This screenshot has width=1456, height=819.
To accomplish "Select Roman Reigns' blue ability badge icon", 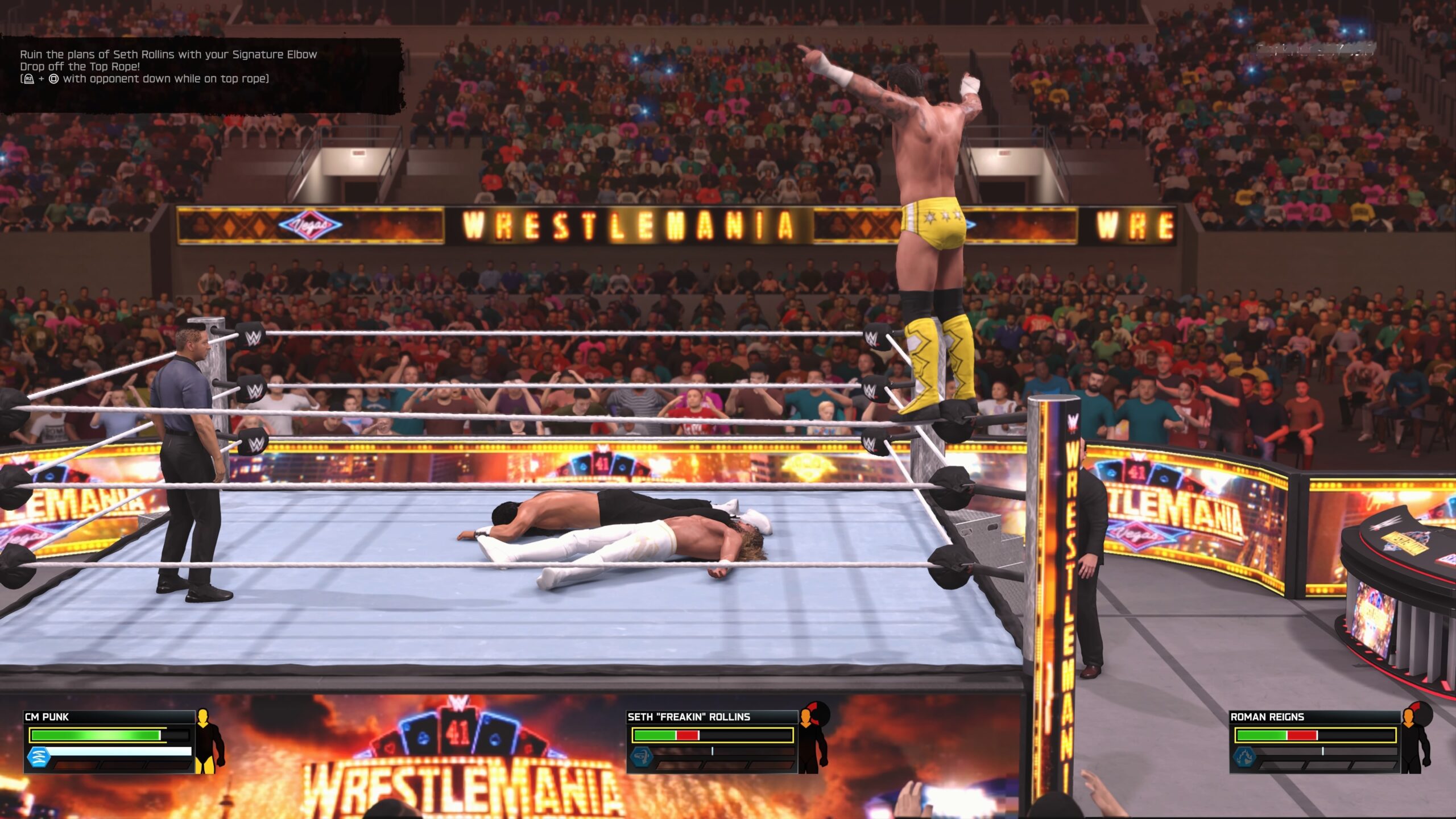I will pyautogui.click(x=1244, y=758).
